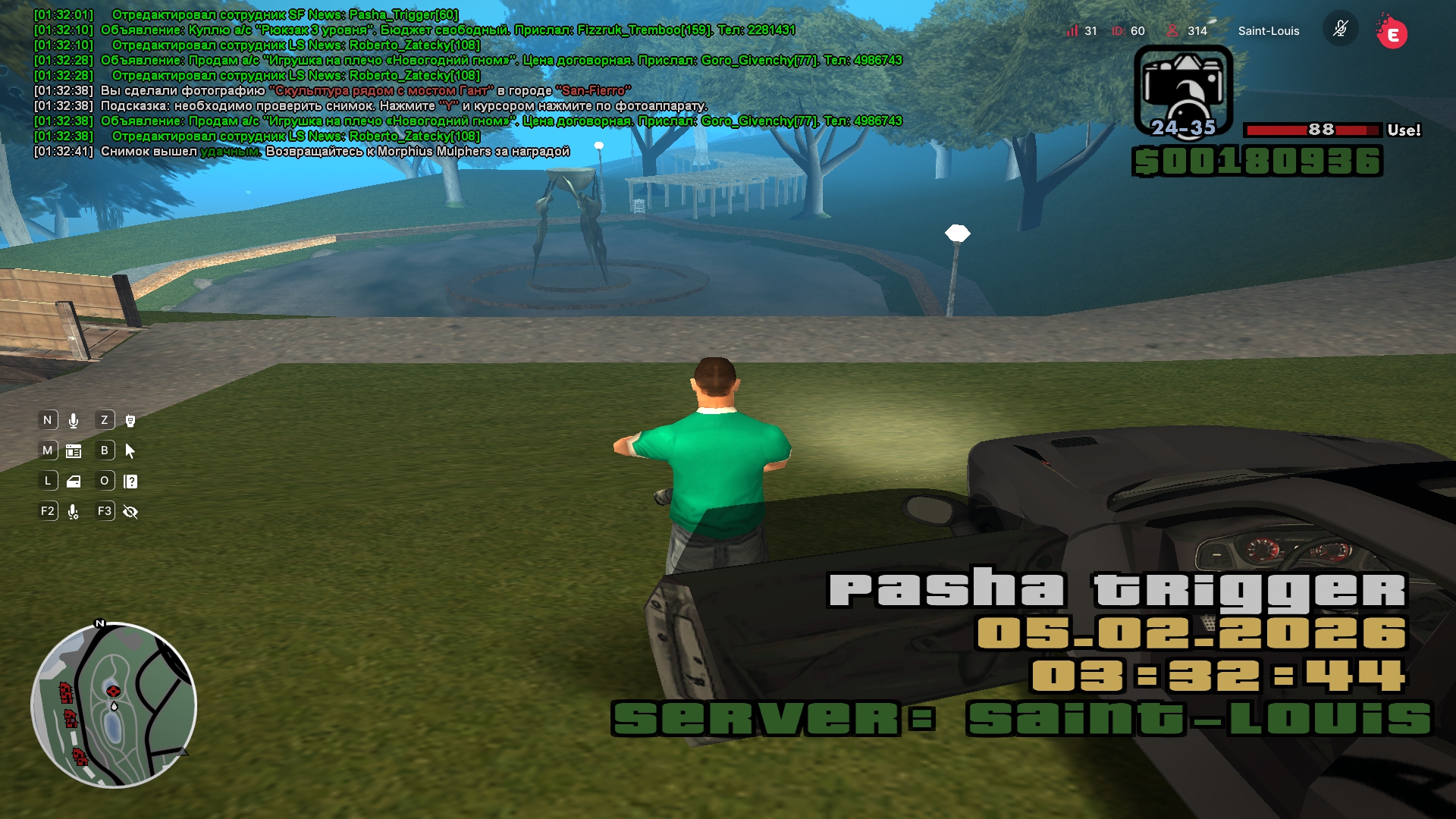Click the online players count icon

pyautogui.click(x=1172, y=31)
